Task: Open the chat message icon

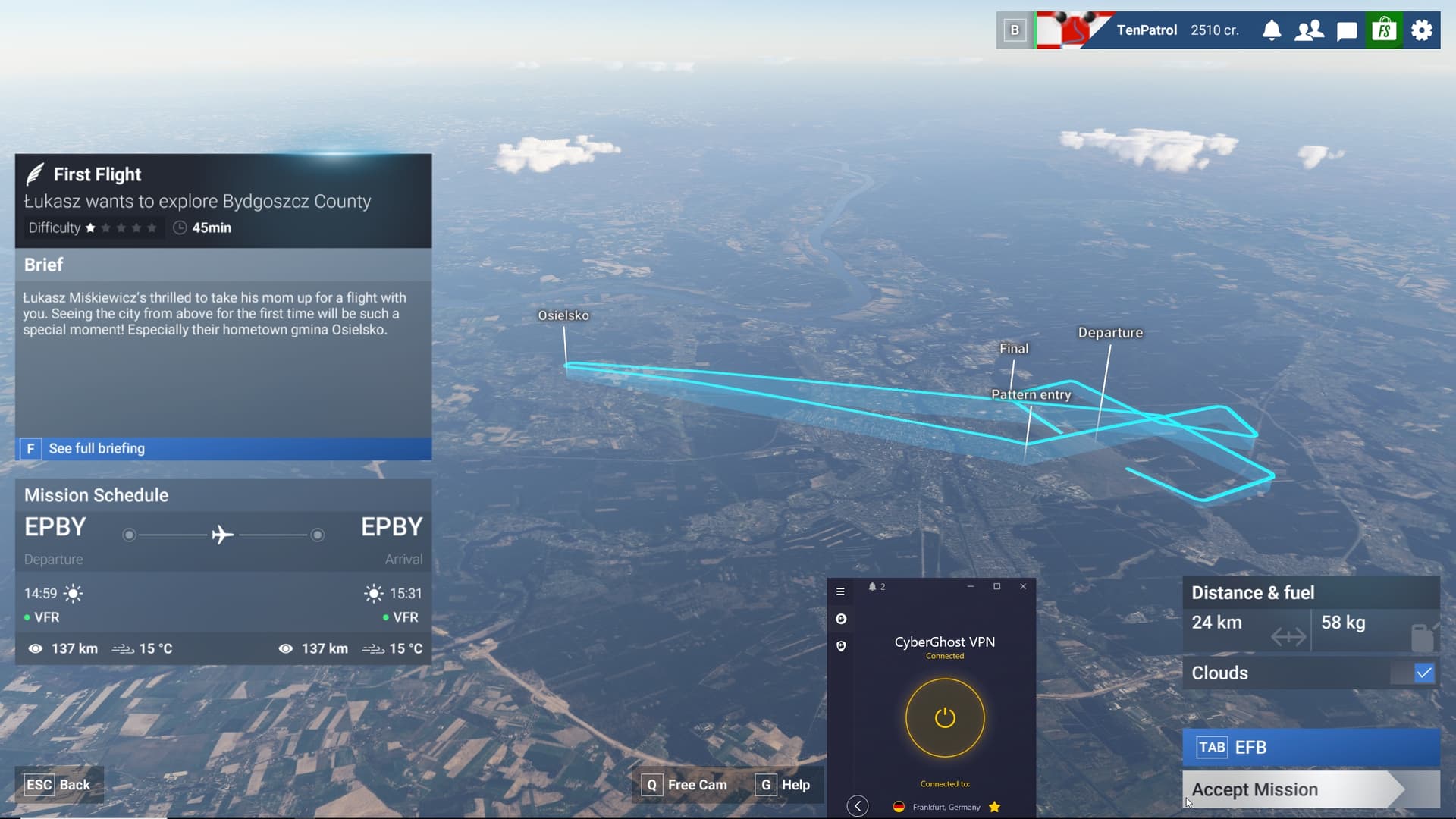Action: coord(1347,30)
